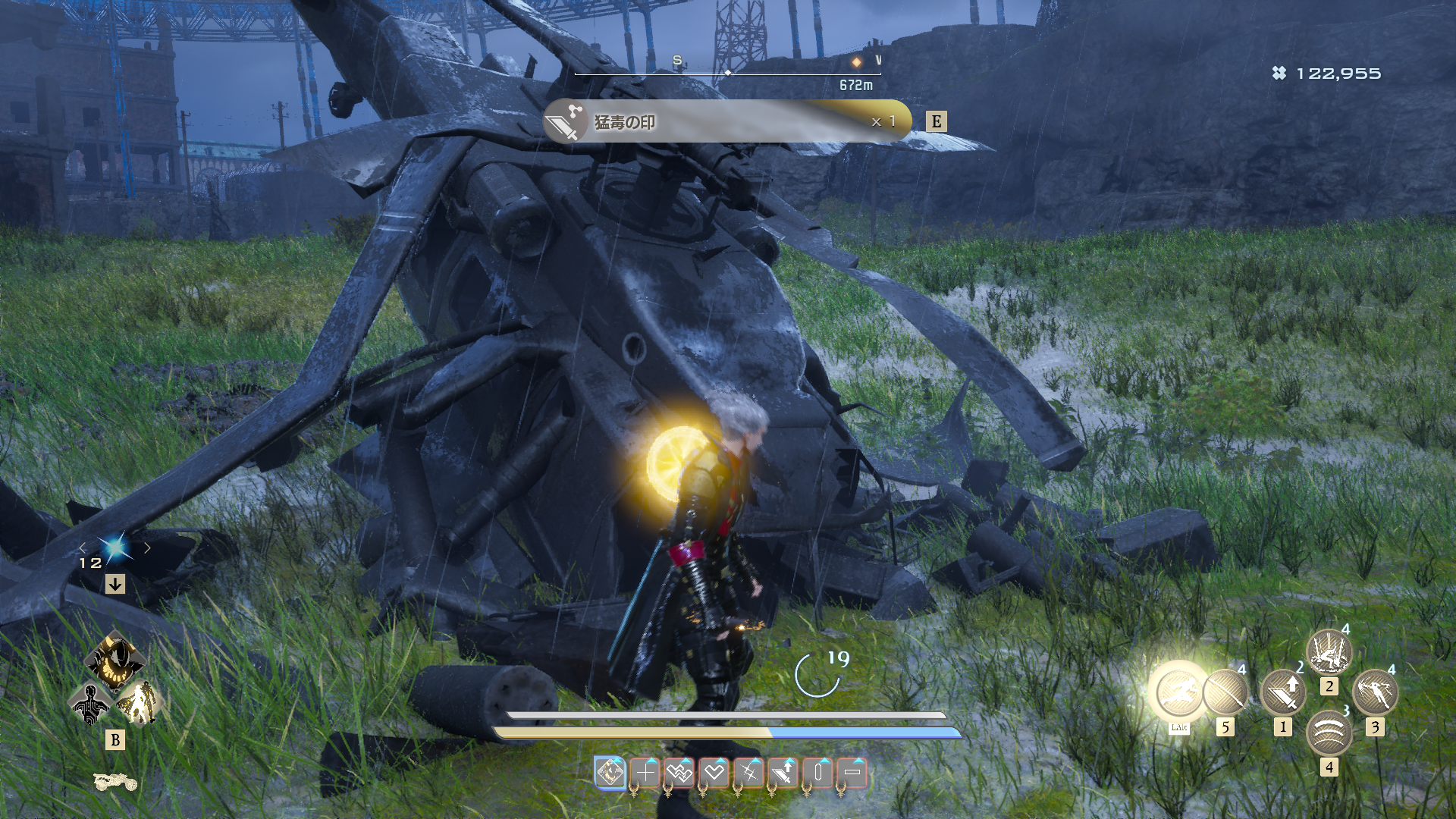Pick up the 猛毒の印 item prompt
Image resolution: width=1456 pixels, height=819 pixels.
pos(726,121)
